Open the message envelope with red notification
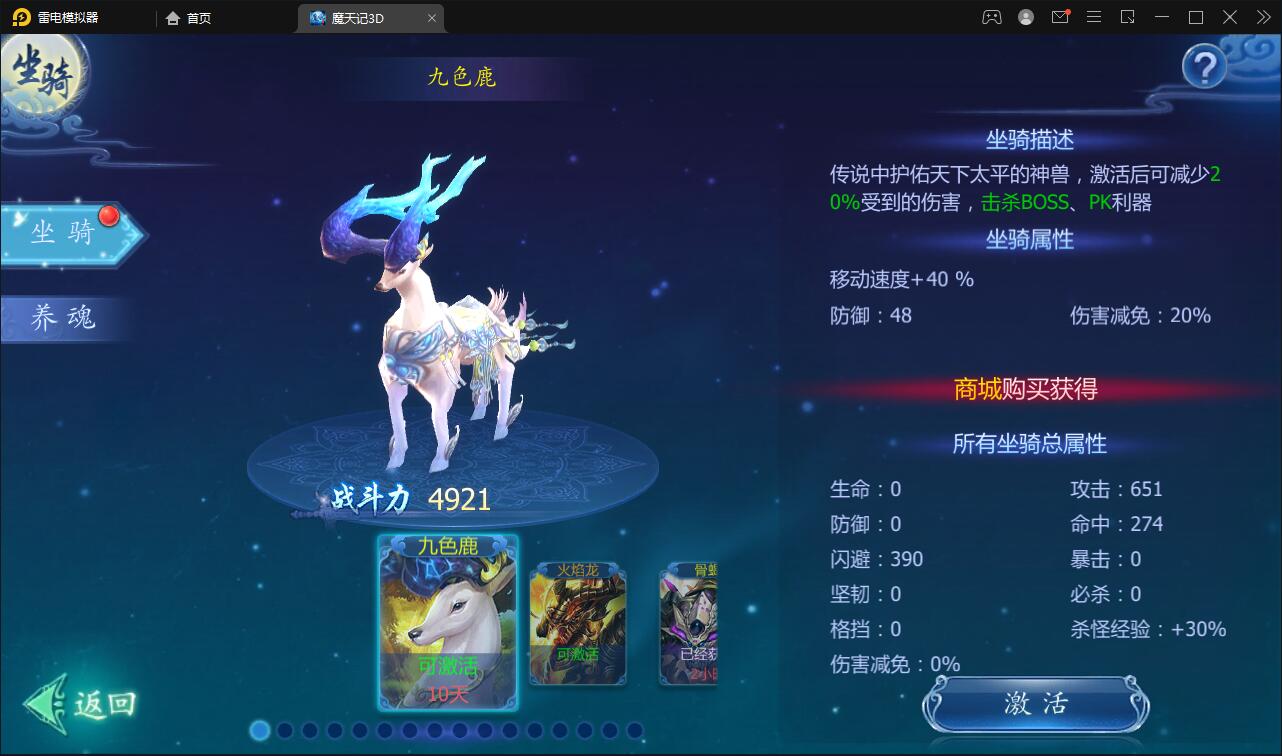Image resolution: width=1282 pixels, height=756 pixels. pyautogui.click(x=1060, y=17)
